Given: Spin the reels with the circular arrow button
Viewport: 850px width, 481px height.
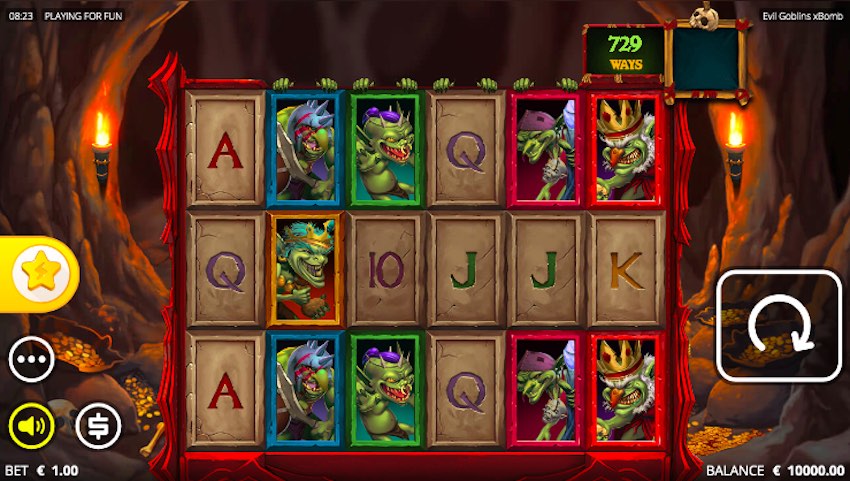Looking at the screenshot, I should click(x=779, y=325).
